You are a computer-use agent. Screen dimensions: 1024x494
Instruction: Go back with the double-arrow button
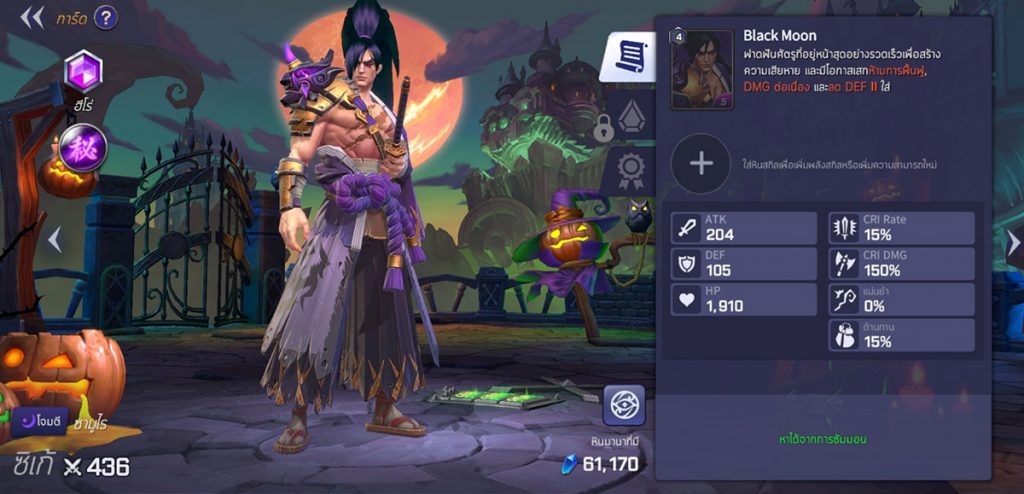click(x=32, y=17)
